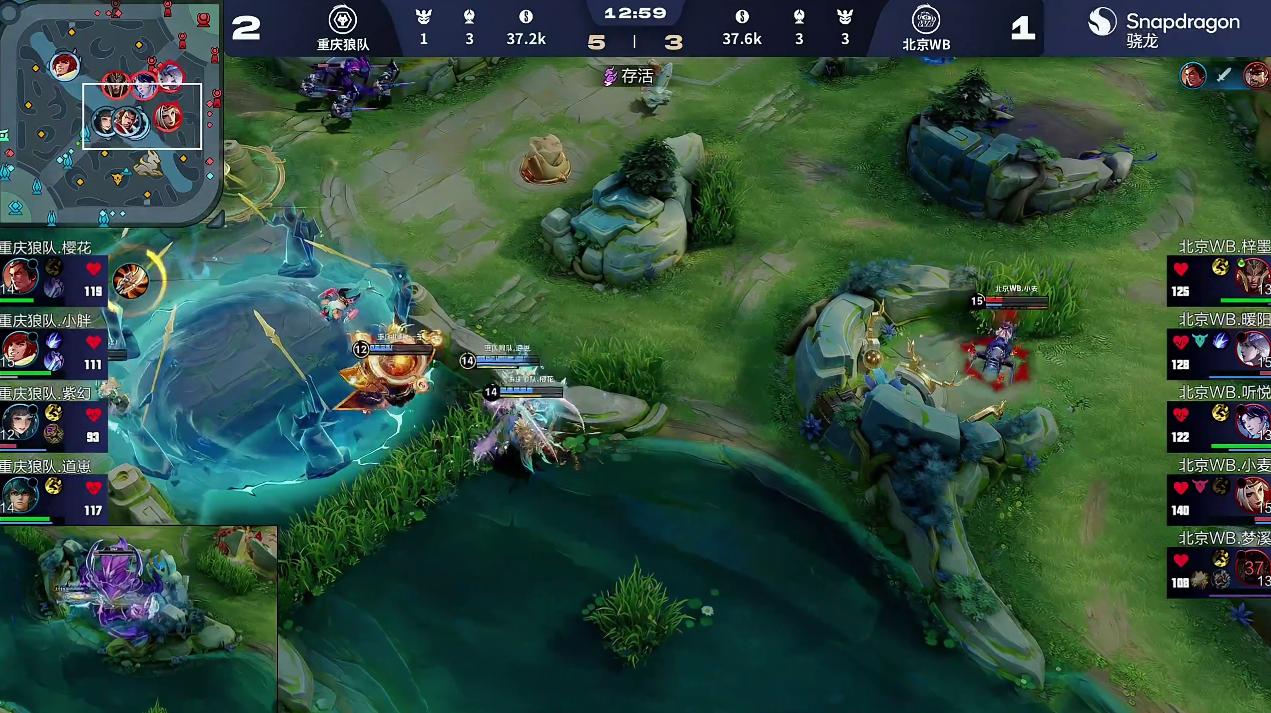Click the minimap in the corner
This screenshot has width=1271, height=713.
click(110, 112)
